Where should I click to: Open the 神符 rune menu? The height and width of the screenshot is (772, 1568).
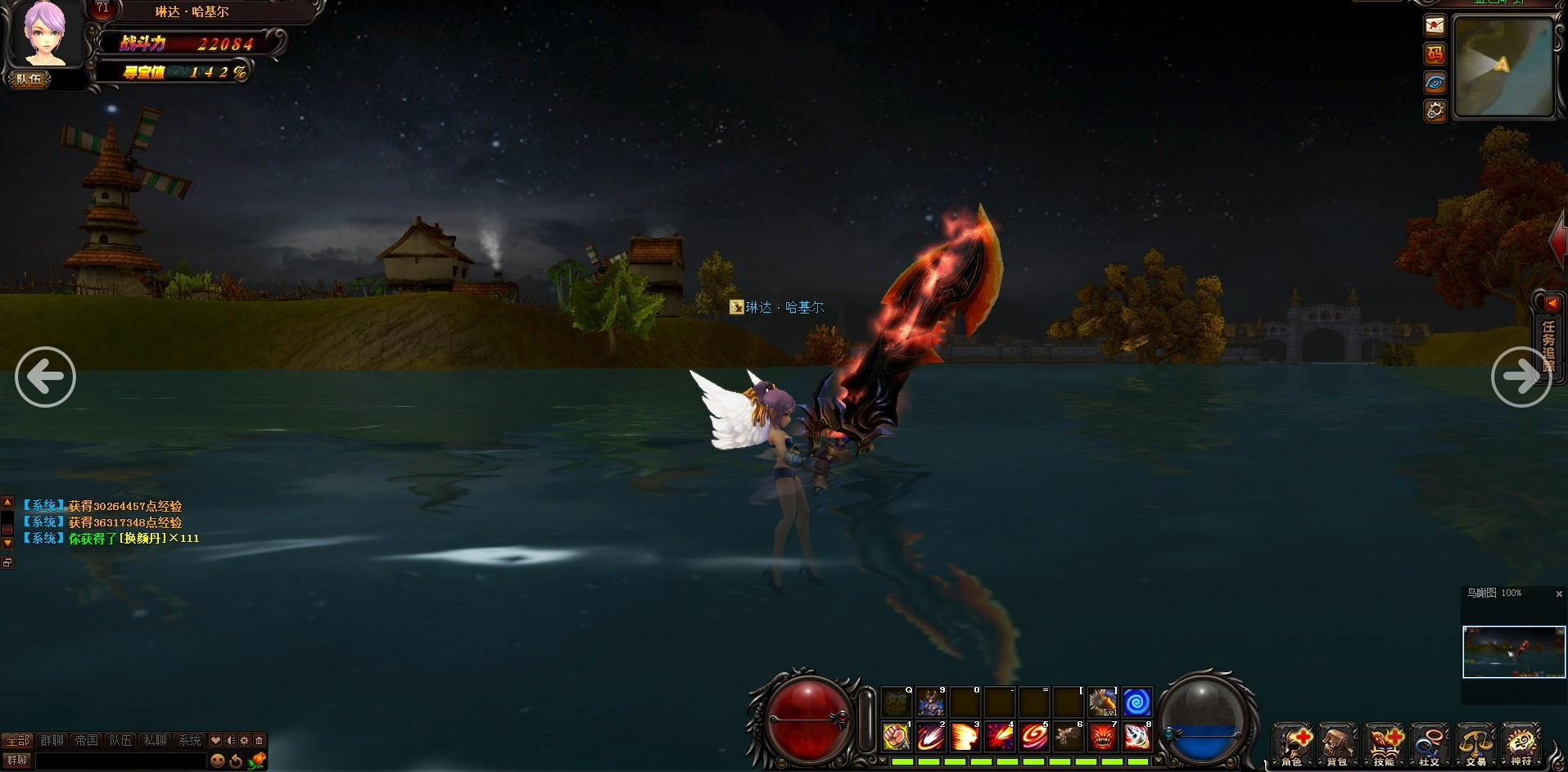click(x=1521, y=744)
